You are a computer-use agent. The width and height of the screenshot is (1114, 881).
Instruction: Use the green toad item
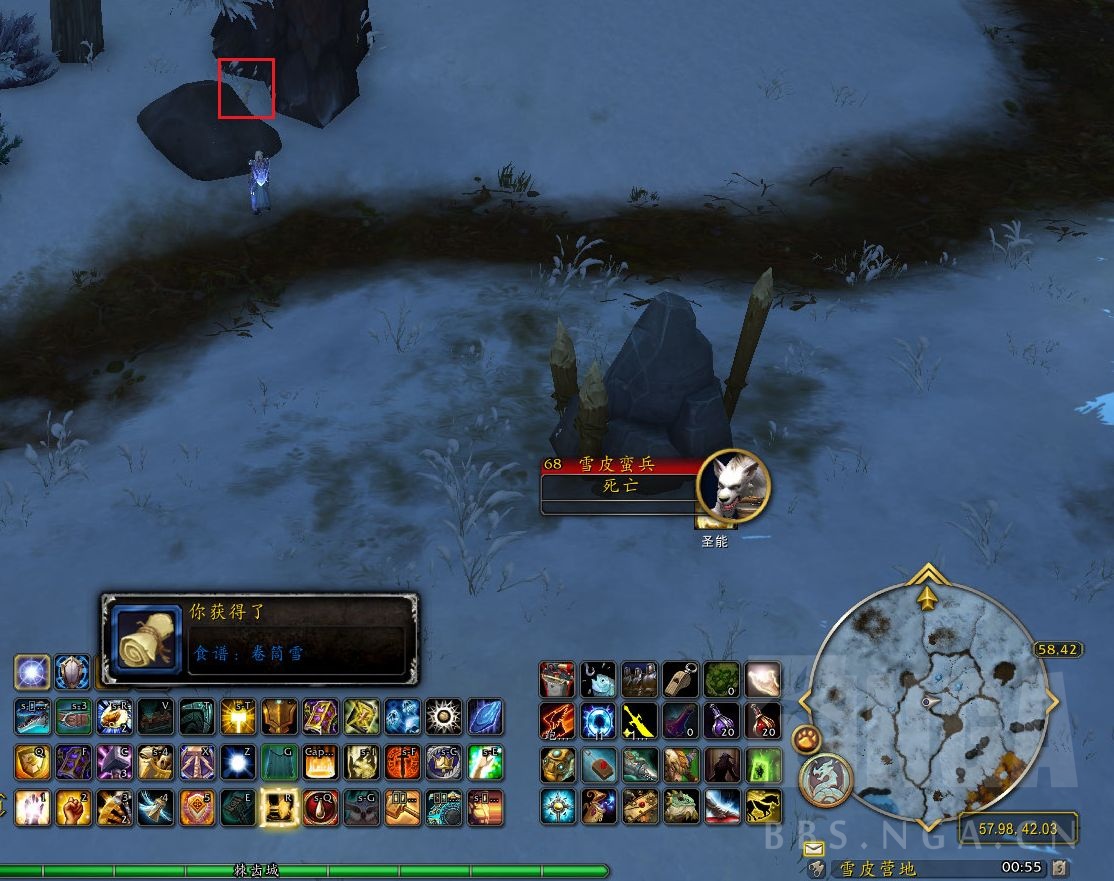[x=680, y=806]
